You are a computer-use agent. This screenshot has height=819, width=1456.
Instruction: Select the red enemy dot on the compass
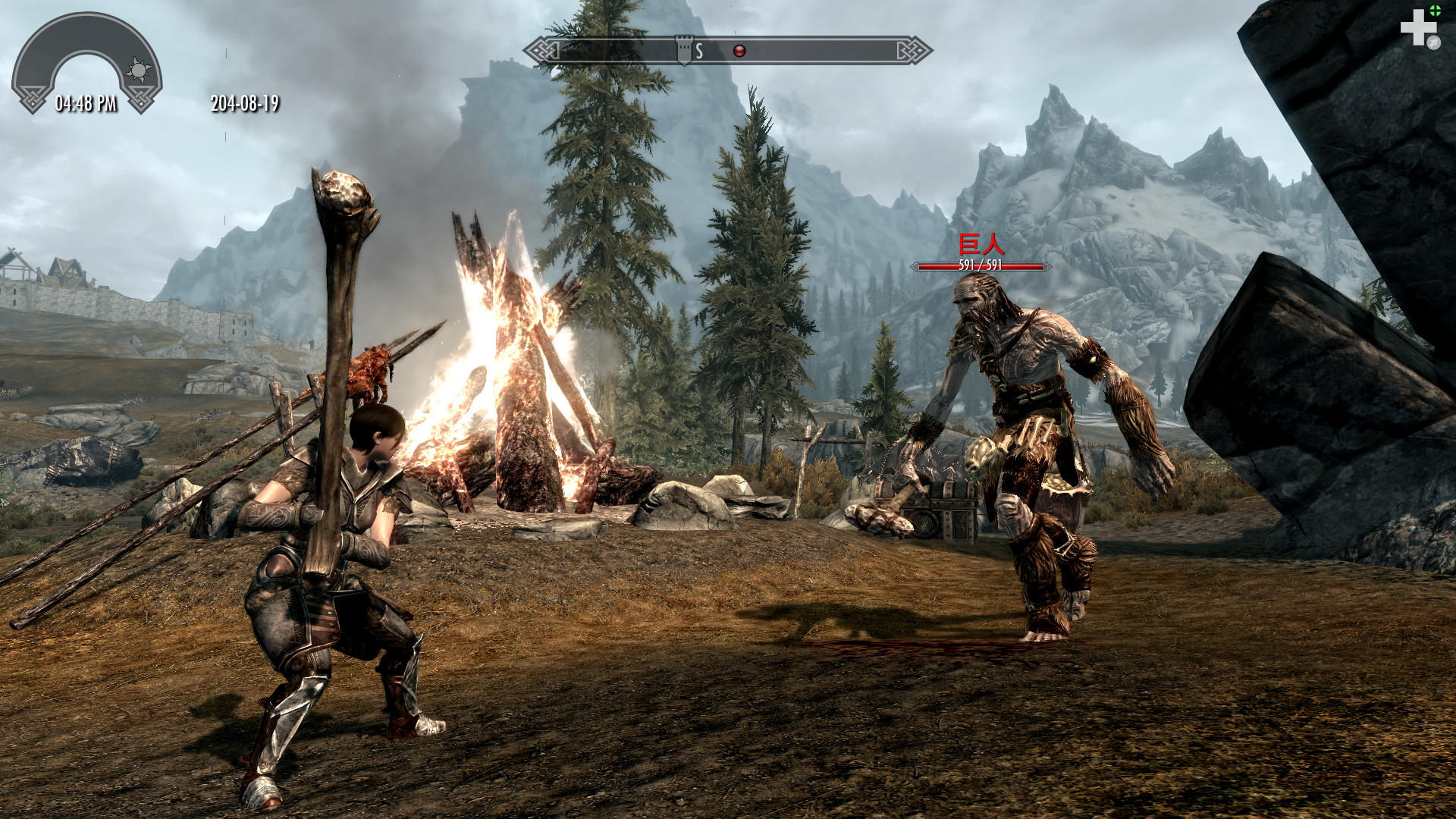pyautogui.click(x=739, y=51)
